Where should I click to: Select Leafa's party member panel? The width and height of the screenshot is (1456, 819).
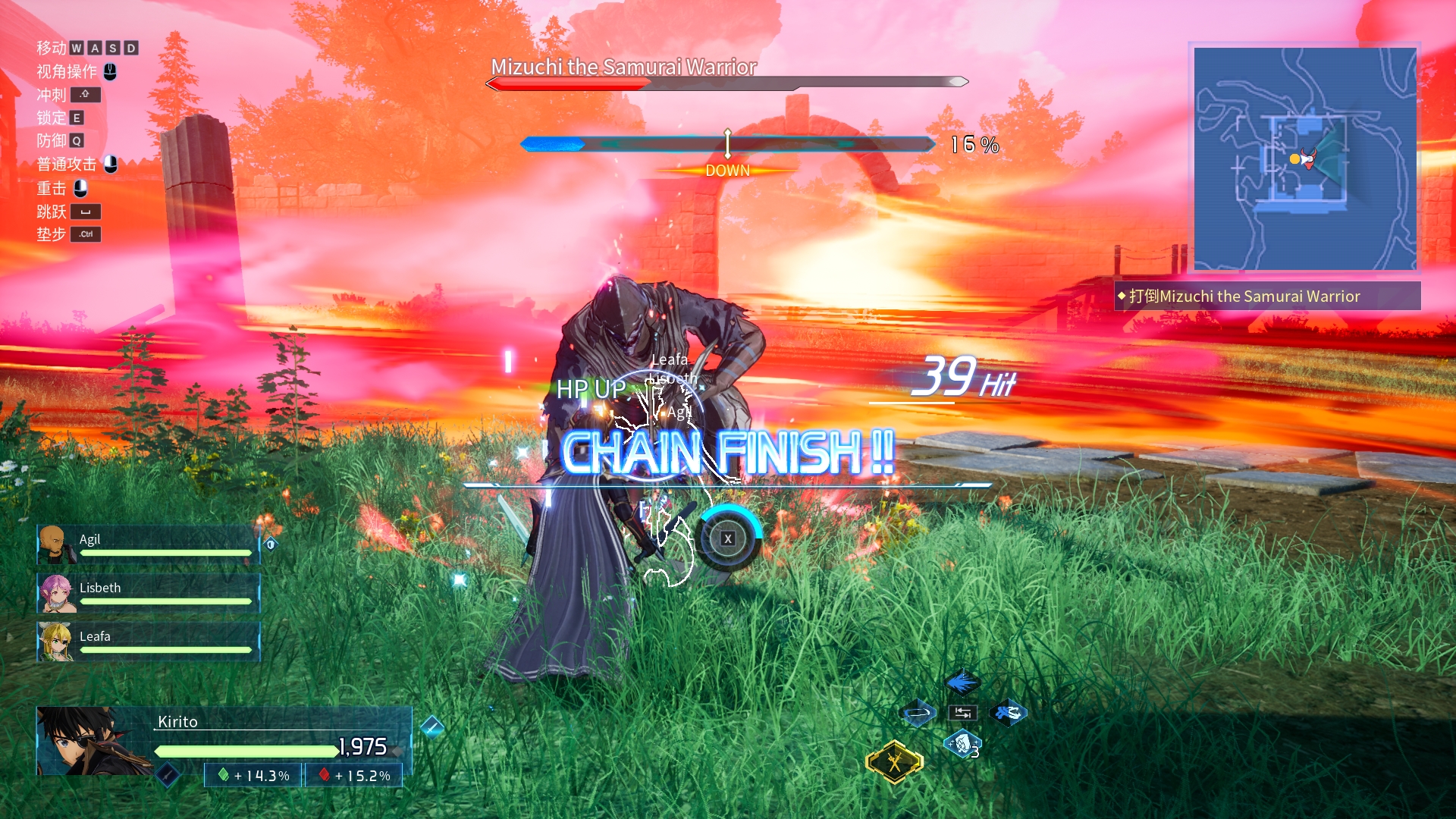point(149,642)
